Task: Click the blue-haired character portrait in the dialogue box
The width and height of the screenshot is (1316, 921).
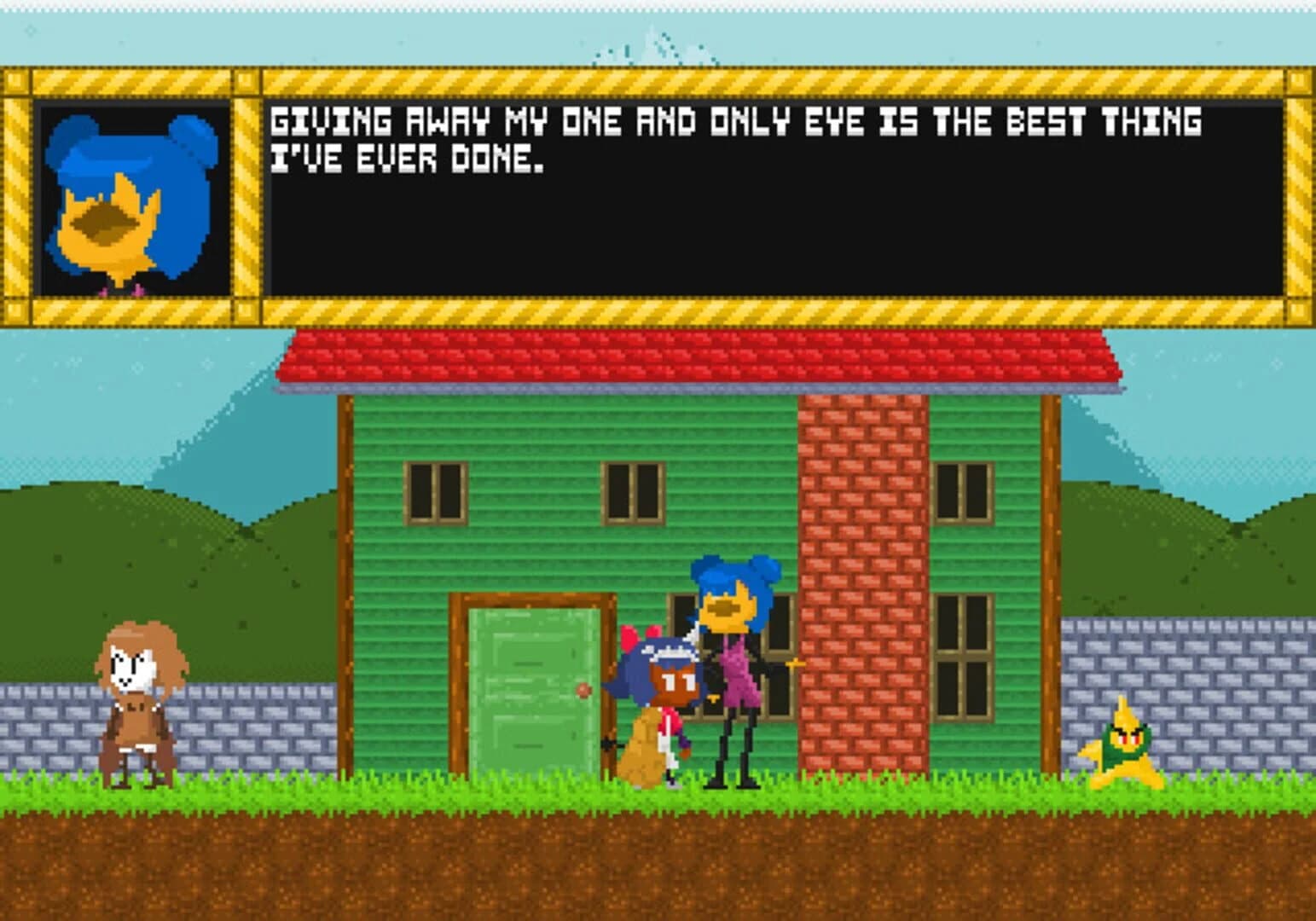Action: [136, 196]
